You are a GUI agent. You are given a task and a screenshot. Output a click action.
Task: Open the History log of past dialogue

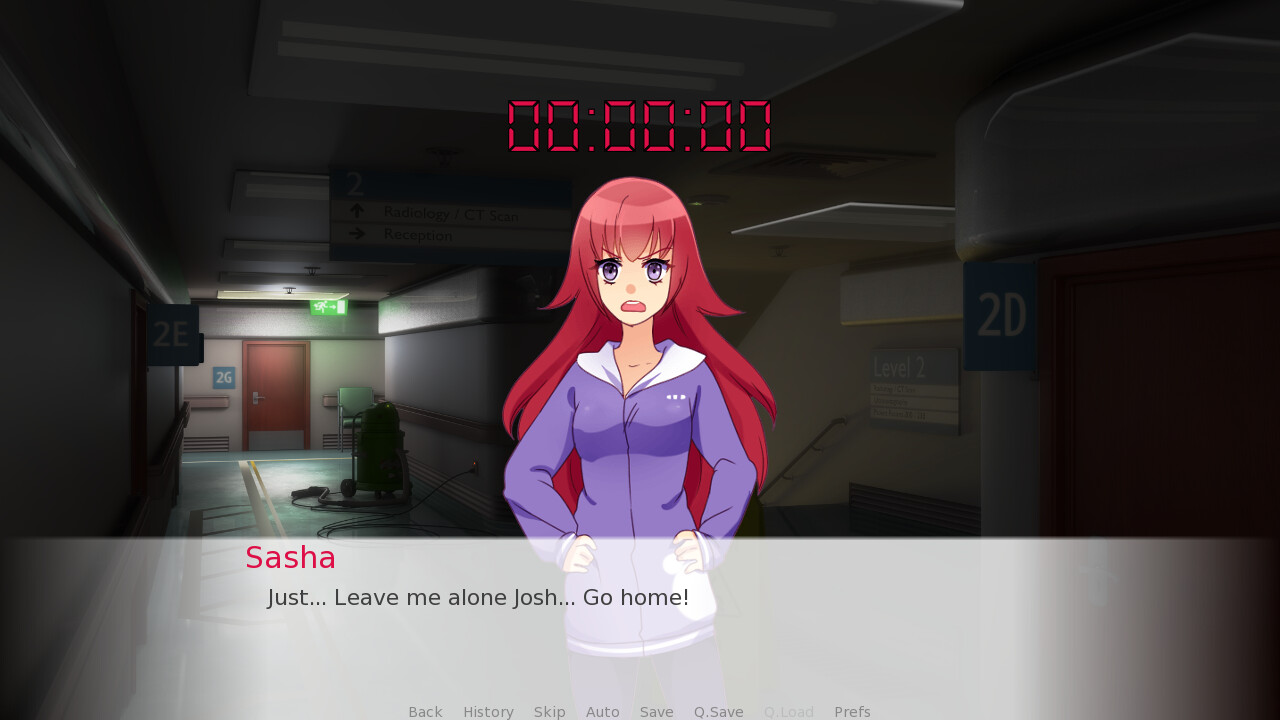[488, 711]
